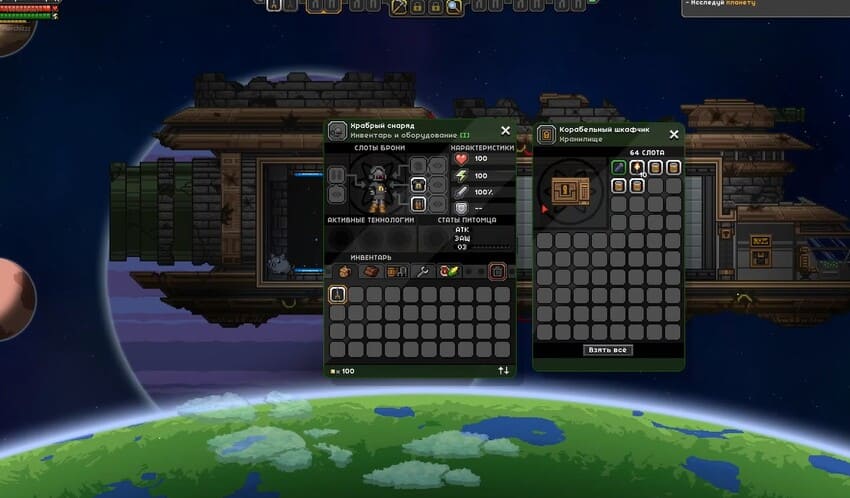The image size is (850, 498).
Task: Select the equipped chest armor slot
Action: 420,185
